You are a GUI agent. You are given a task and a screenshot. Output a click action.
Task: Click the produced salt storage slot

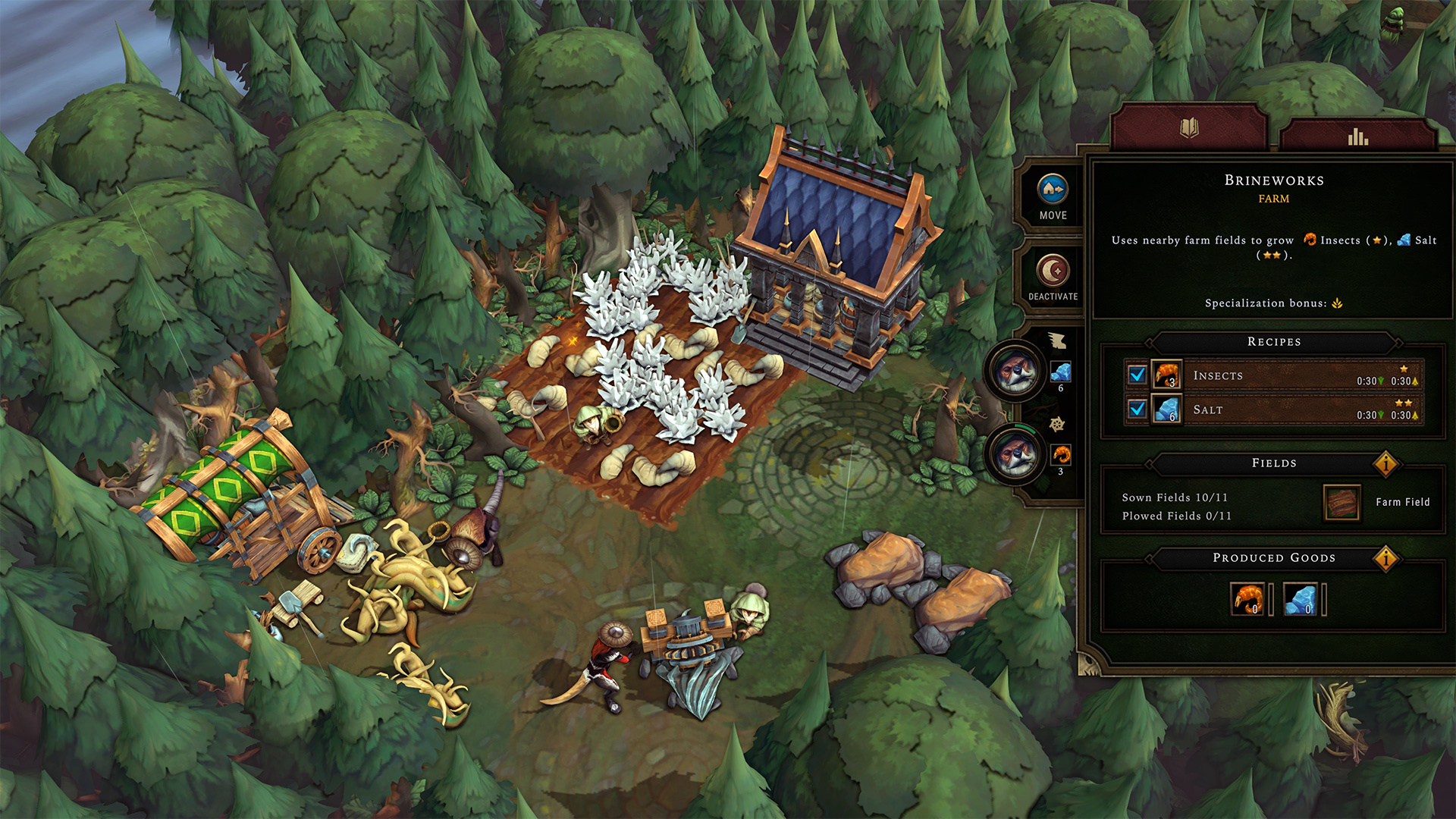point(1301,599)
